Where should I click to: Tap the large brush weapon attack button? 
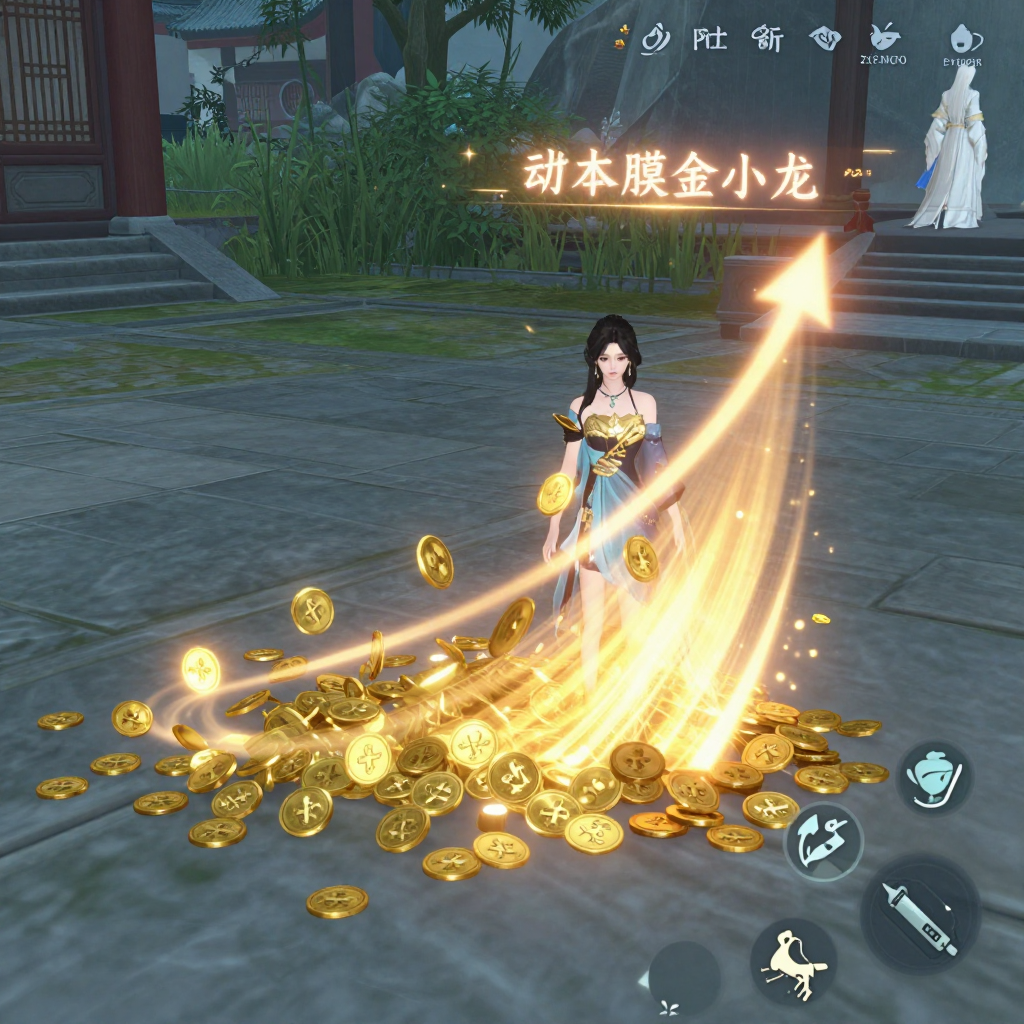[919, 913]
